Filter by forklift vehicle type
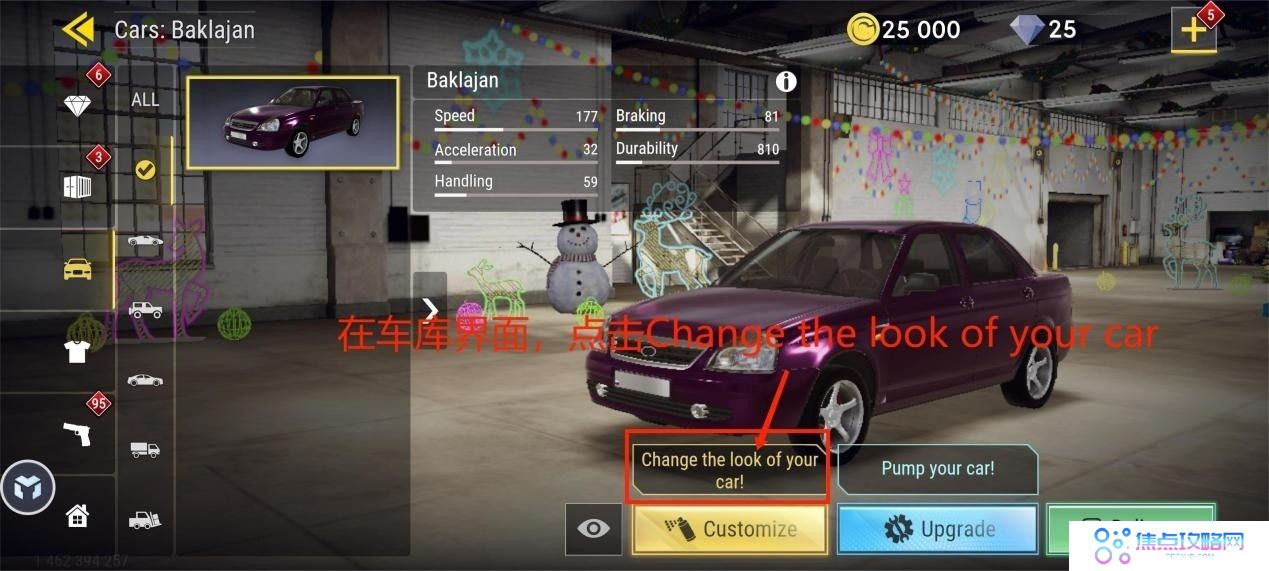Viewport: 1269px width, 571px height. click(x=145, y=519)
